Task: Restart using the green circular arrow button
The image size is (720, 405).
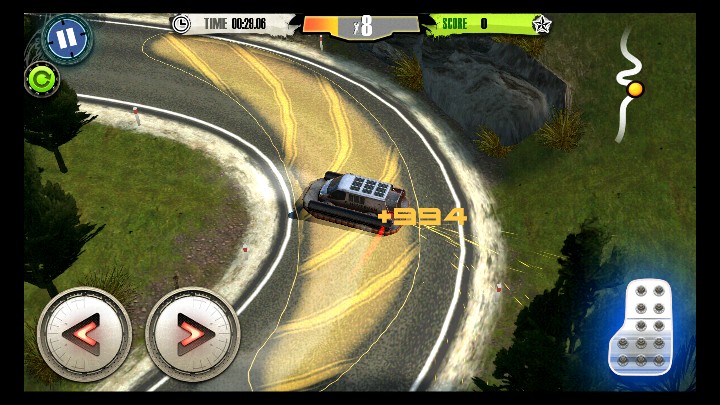Action: tap(43, 78)
